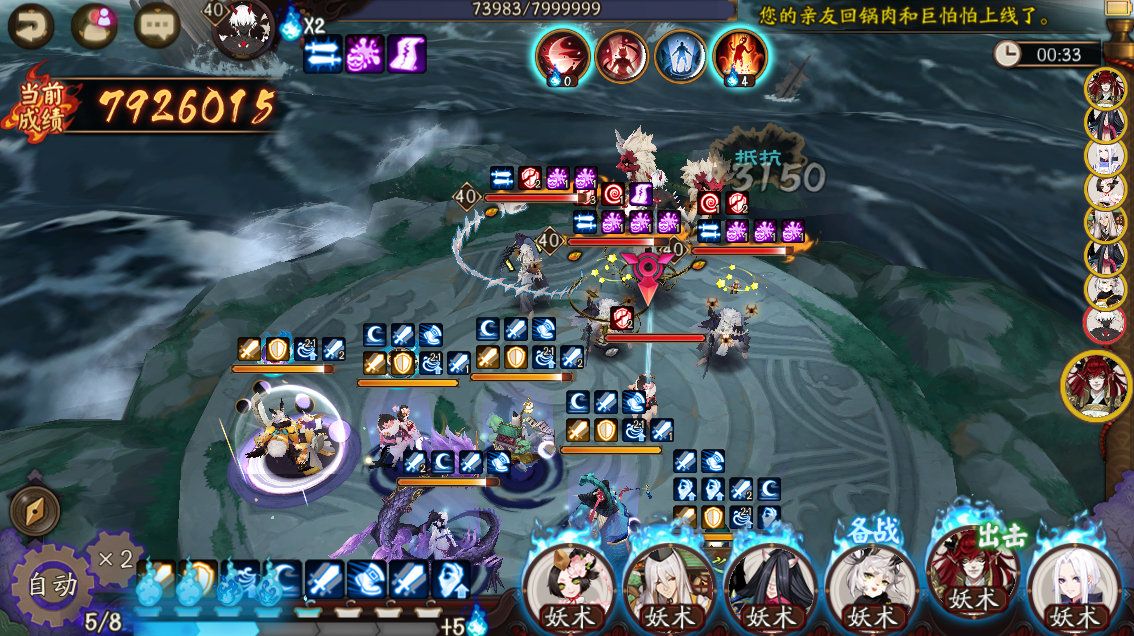Inspect the purple splatter debuff icon under boss
Image resolution: width=1134 pixels, height=636 pixels.
(365, 54)
